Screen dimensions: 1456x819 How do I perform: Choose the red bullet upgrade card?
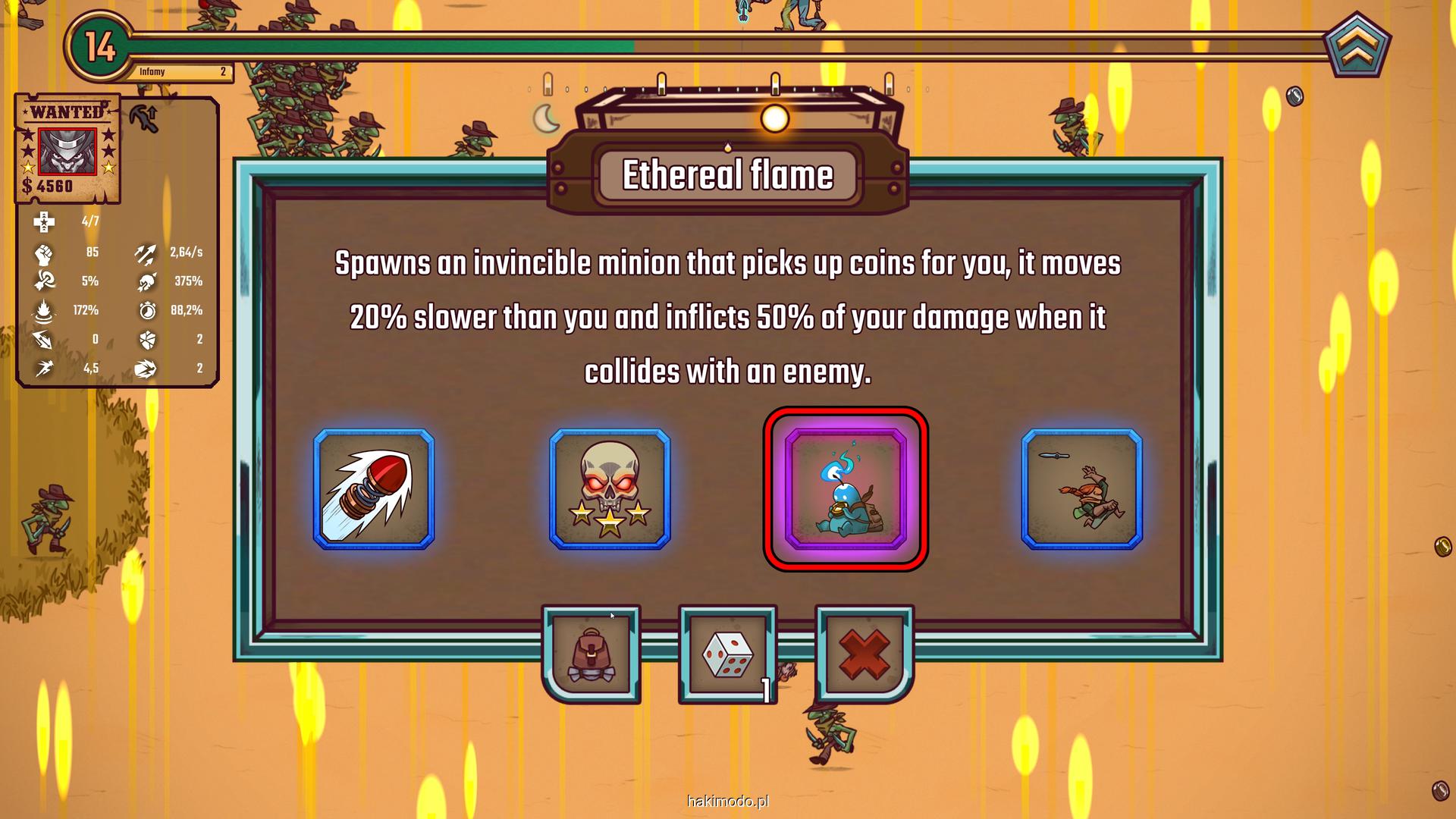(374, 489)
